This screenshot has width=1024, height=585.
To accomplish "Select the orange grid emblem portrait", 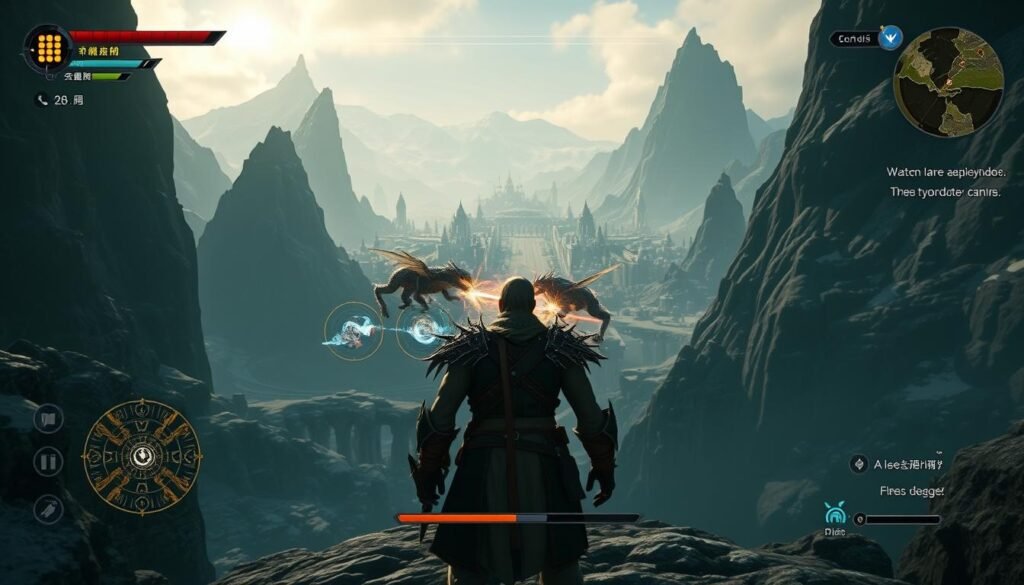I will point(47,48).
